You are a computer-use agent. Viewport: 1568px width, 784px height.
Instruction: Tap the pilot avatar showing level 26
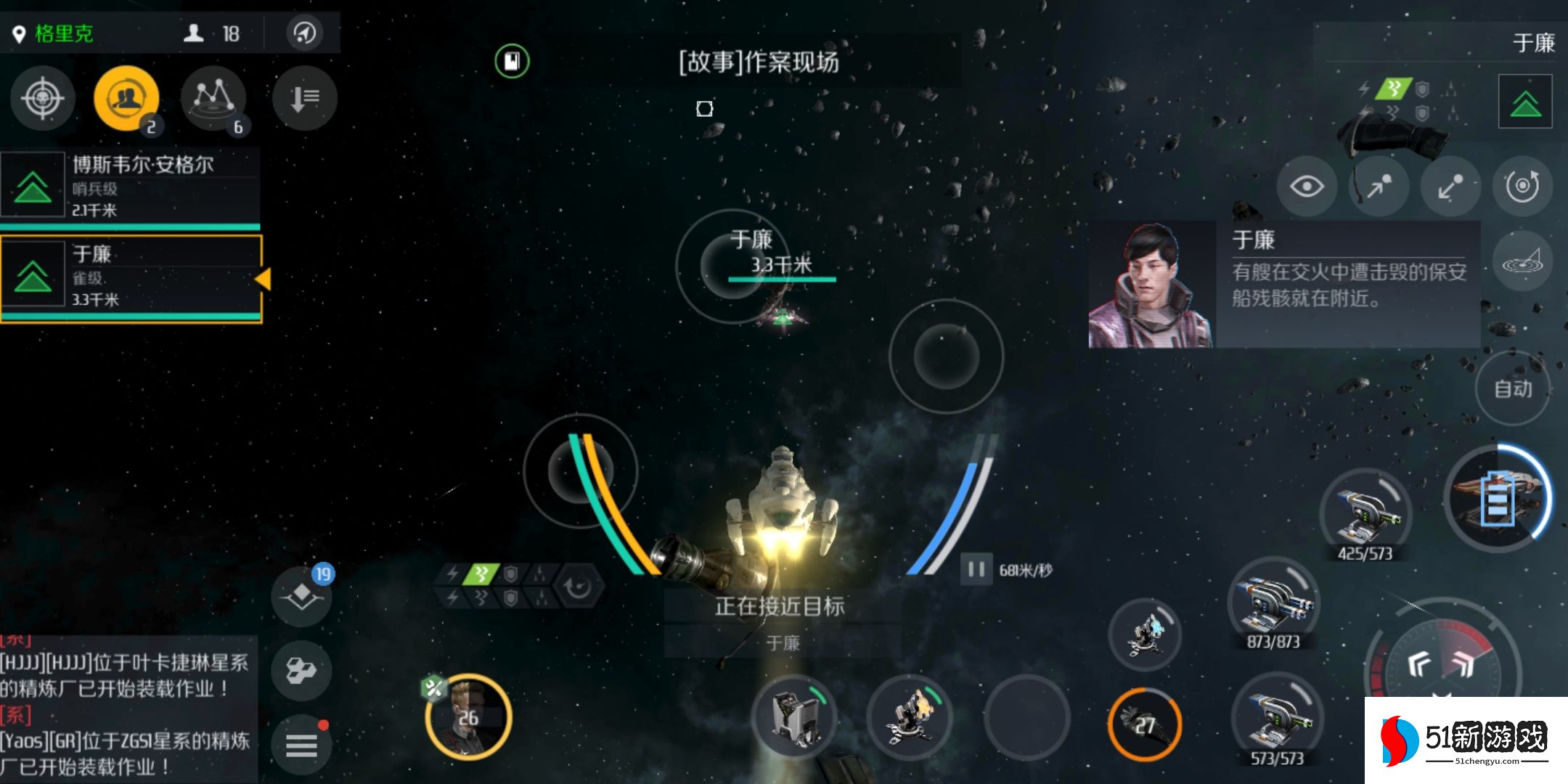pos(467,715)
